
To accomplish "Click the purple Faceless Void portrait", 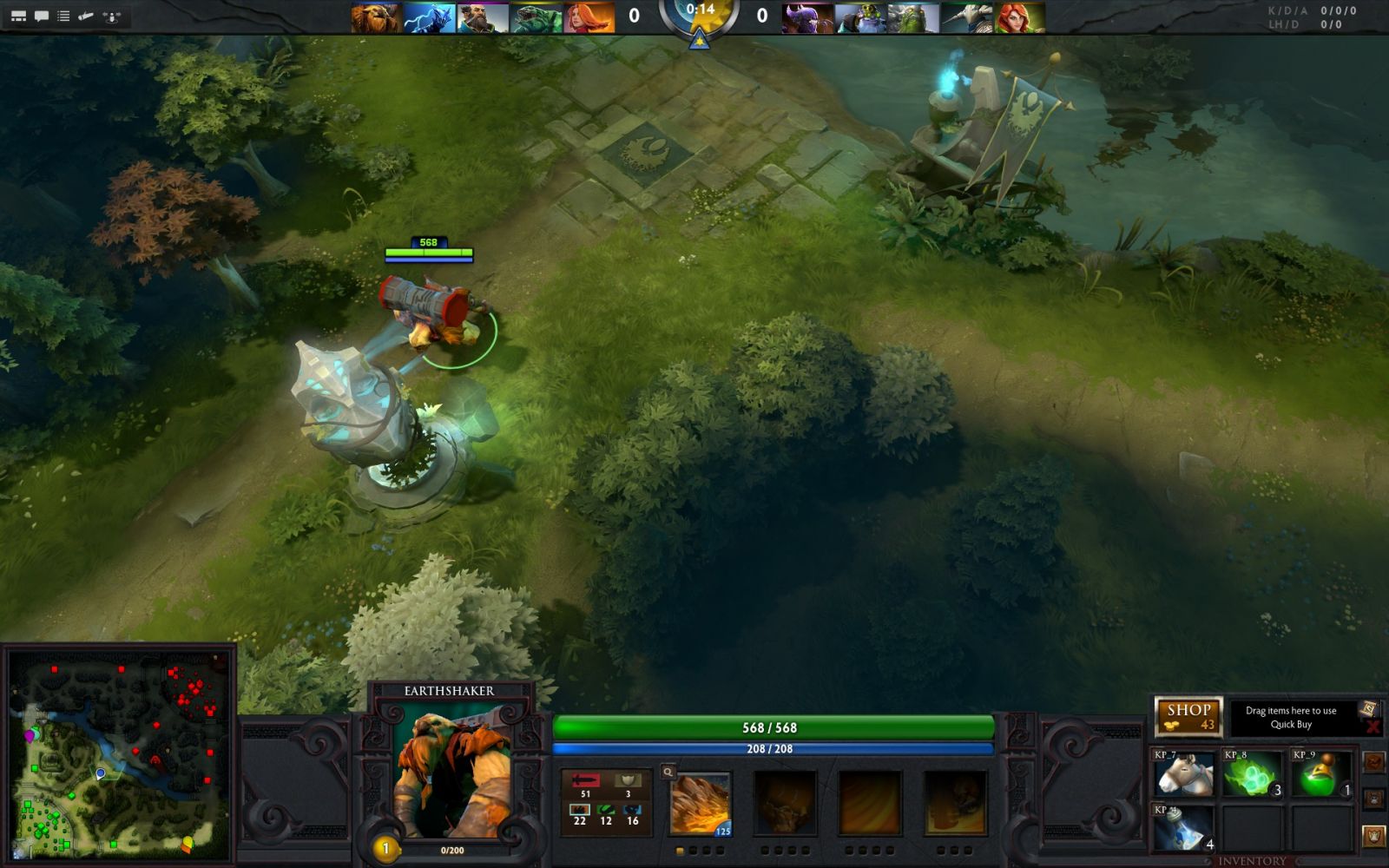I will coord(807,17).
